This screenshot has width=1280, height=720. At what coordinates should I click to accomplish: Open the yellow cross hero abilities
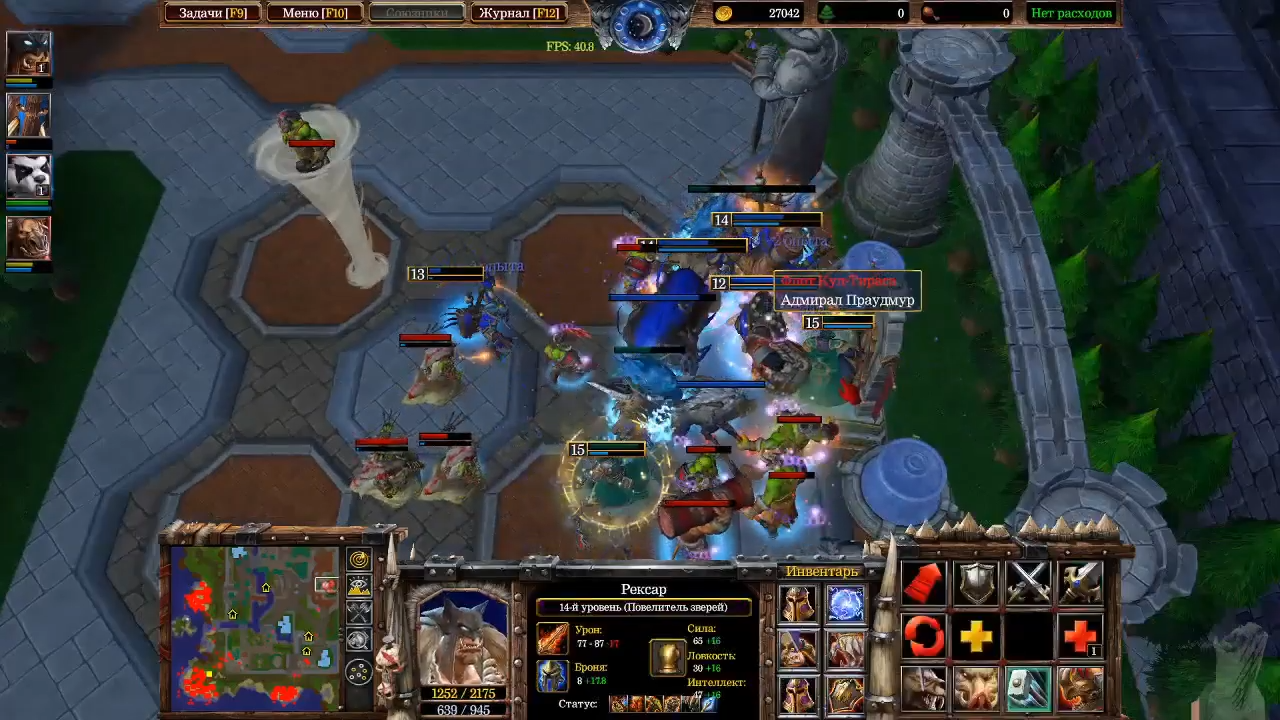(x=976, y=636)
